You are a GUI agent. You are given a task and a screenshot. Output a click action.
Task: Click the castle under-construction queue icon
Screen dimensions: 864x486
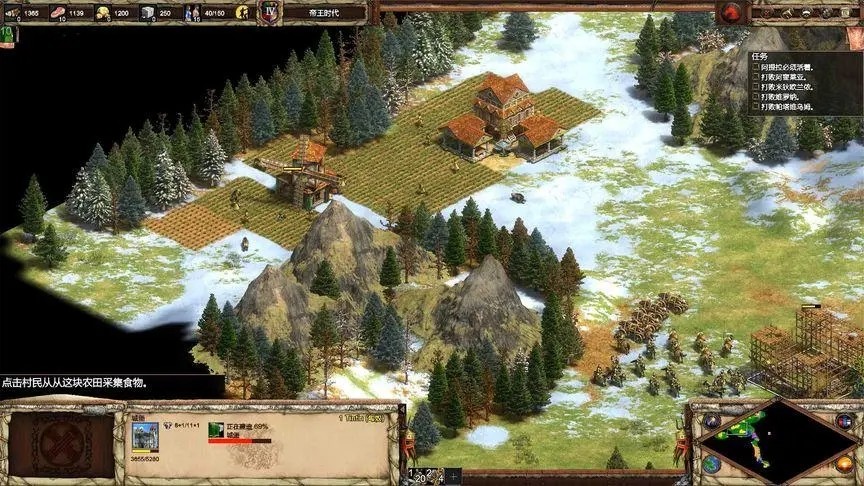click(x=215, y=430)
